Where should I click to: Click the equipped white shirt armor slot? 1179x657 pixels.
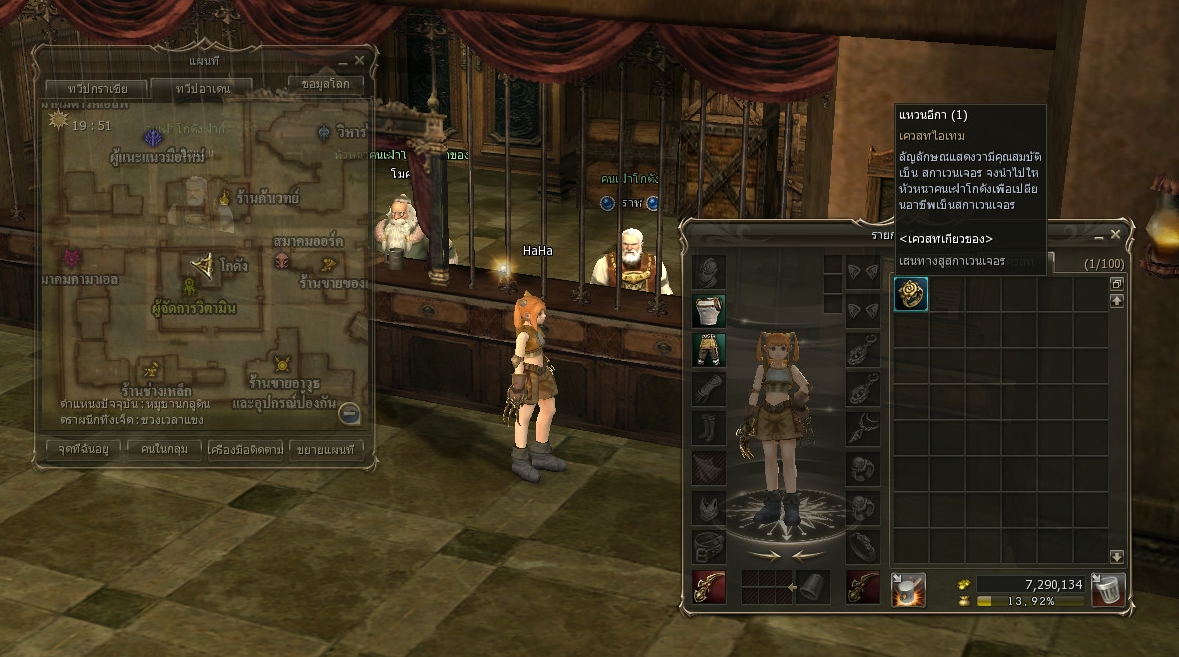pyautogui.click(x=709, y=310)
